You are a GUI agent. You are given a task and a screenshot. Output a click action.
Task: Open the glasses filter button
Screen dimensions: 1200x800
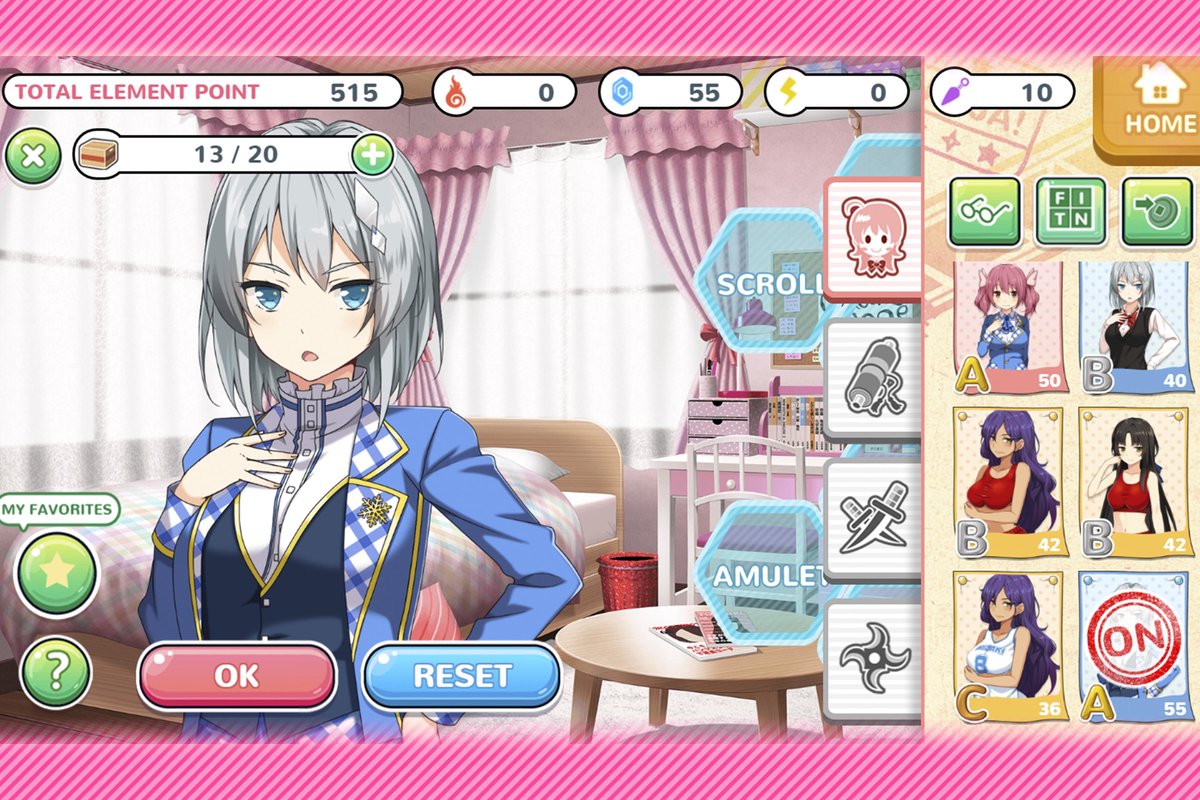click(x=984, y=211)
